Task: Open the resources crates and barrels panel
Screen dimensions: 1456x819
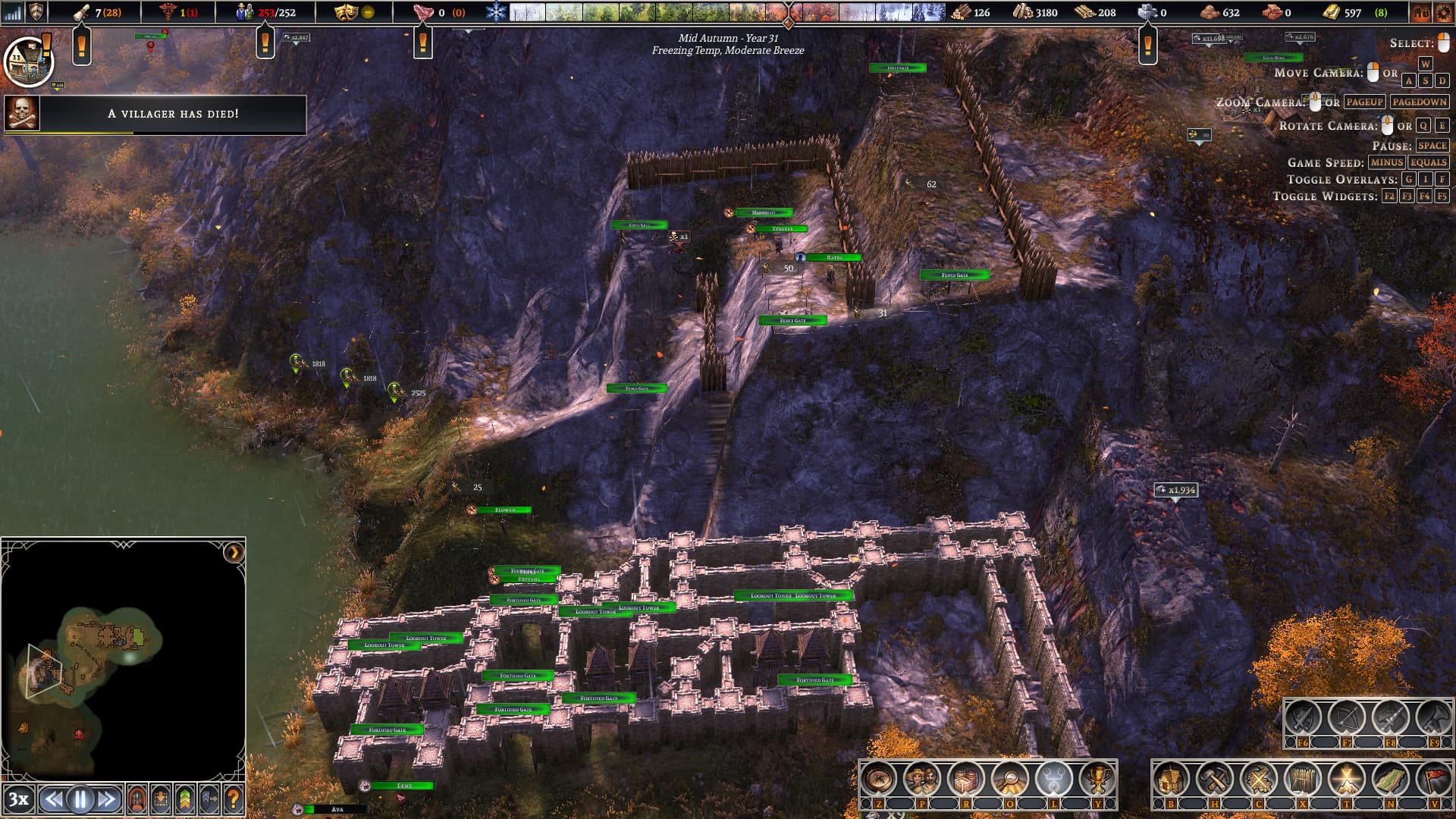Action: pos(966,779)
